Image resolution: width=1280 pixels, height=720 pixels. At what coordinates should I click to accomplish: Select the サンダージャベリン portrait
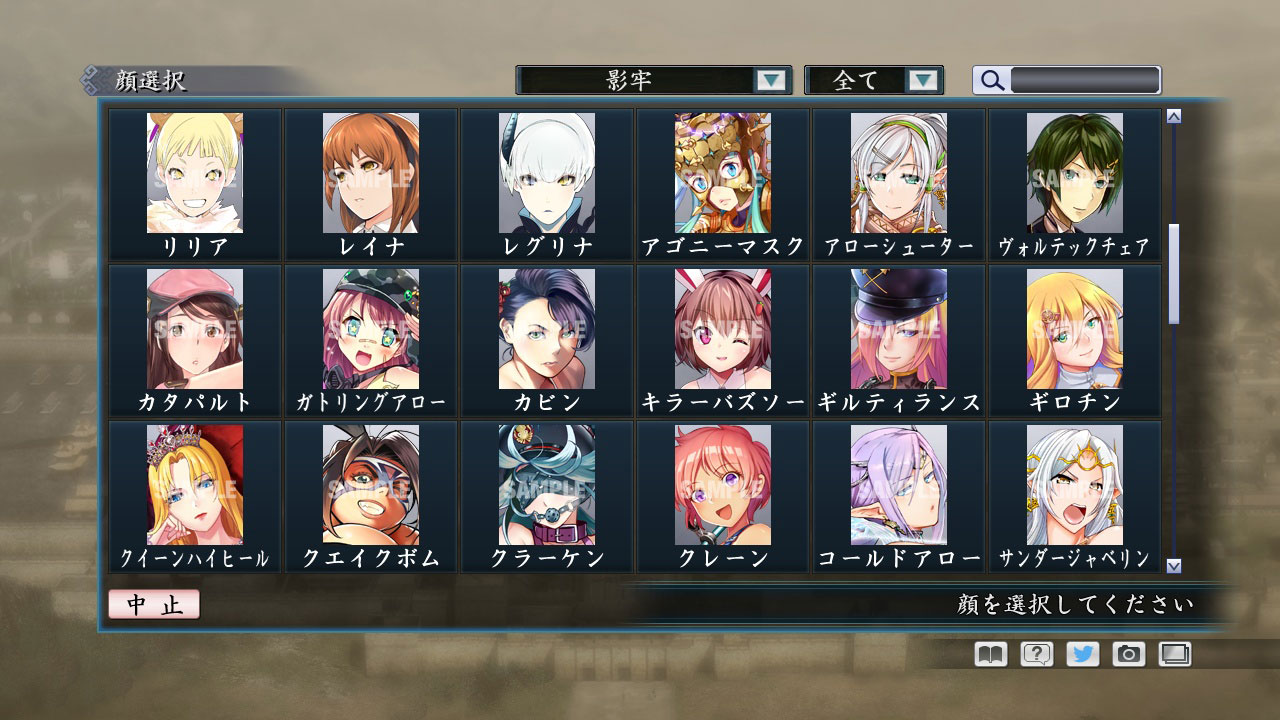[1075, 485]
